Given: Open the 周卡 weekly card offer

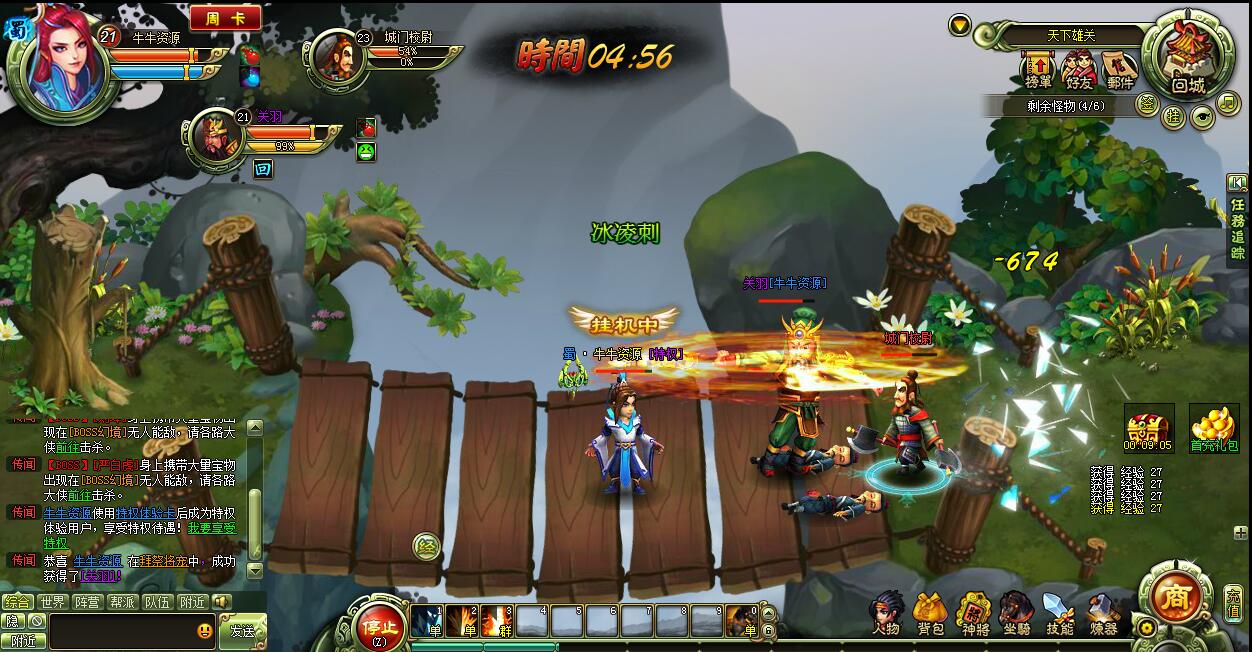Looking at the screenshot, I should click(225, 18).
